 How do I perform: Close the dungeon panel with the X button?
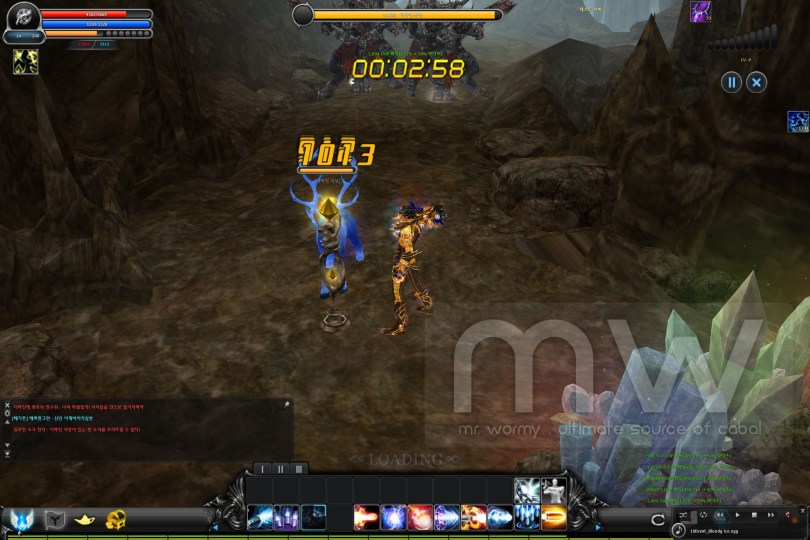(x=757, y=83)
